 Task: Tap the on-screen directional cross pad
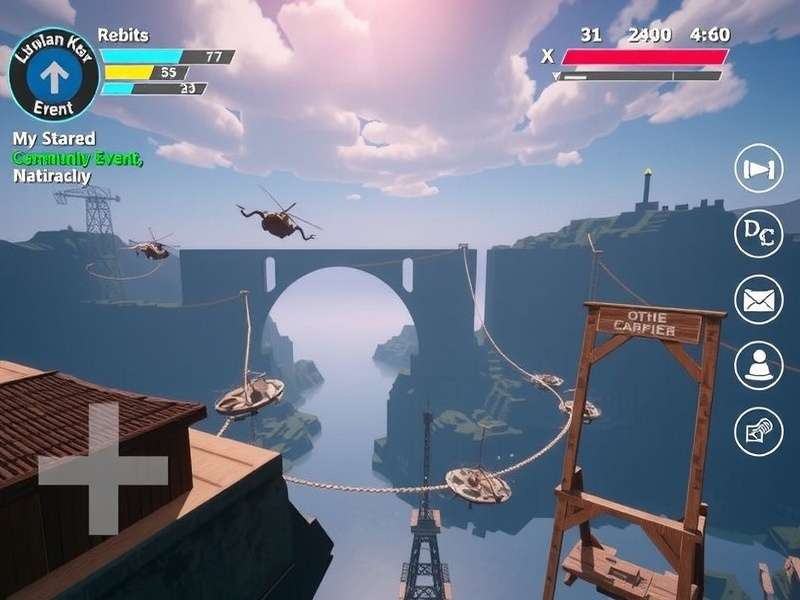point(103,469)
